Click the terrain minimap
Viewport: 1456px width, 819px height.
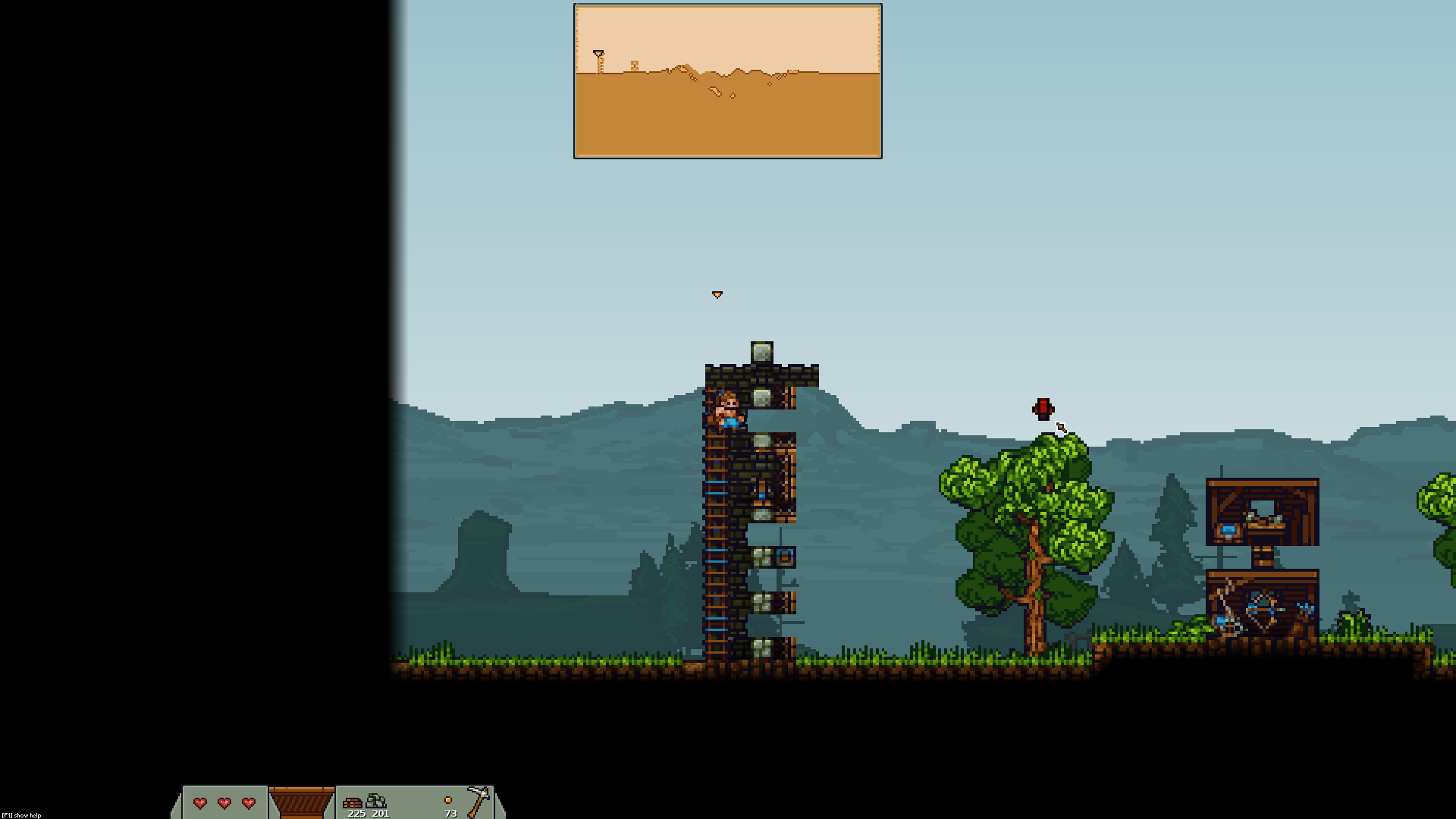point(727,81)
